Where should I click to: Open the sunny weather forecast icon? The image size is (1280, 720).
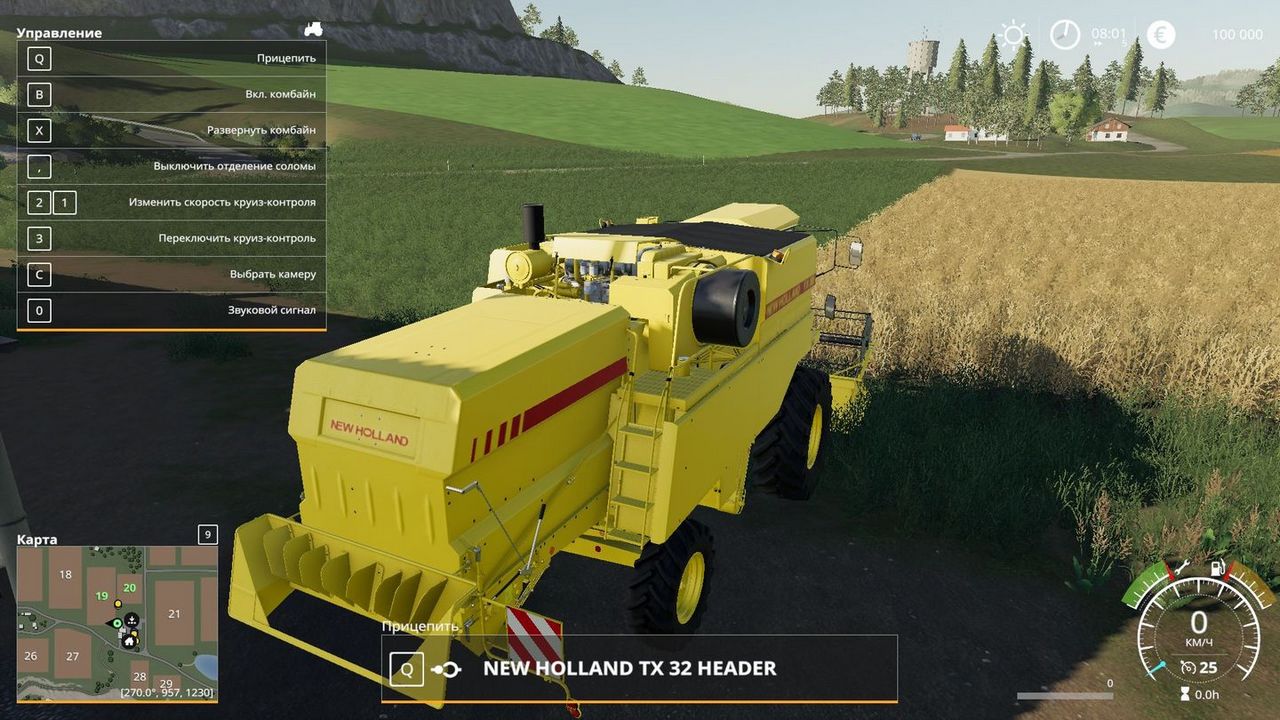tap(1014, 35)
